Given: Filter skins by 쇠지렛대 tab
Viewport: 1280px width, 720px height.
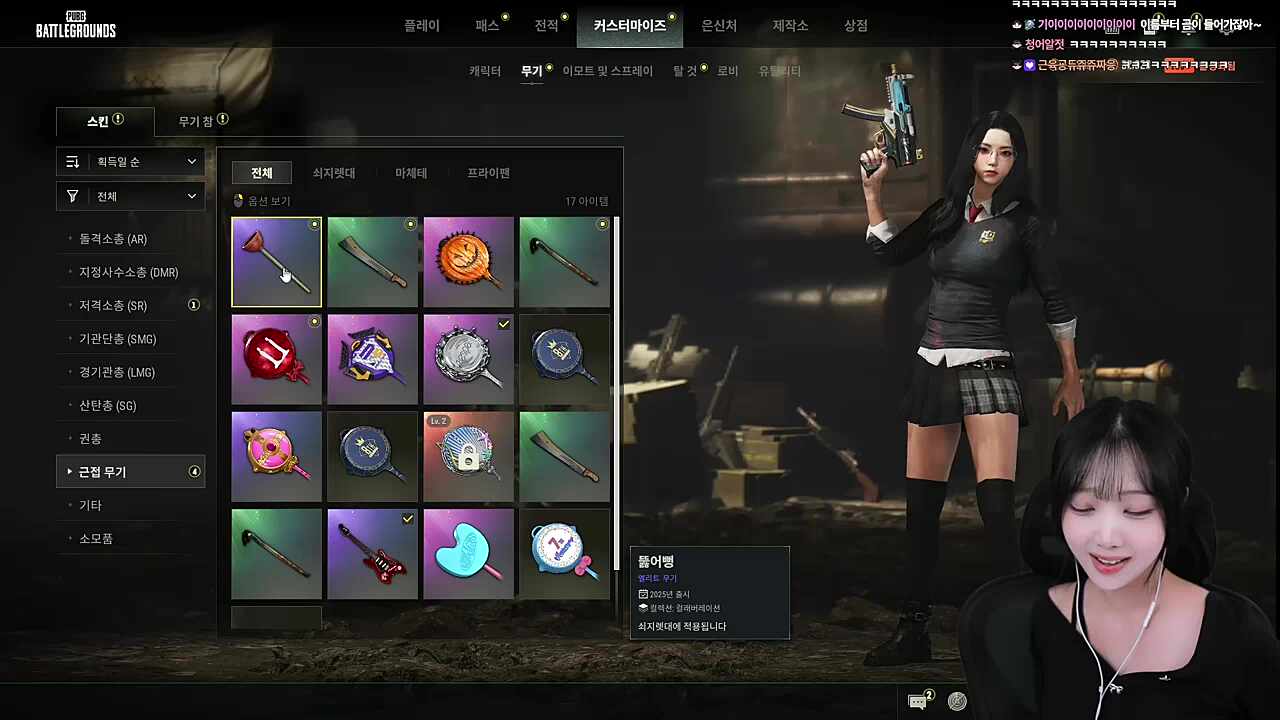Looking at the screenshot, I should [x=334, y=173].
